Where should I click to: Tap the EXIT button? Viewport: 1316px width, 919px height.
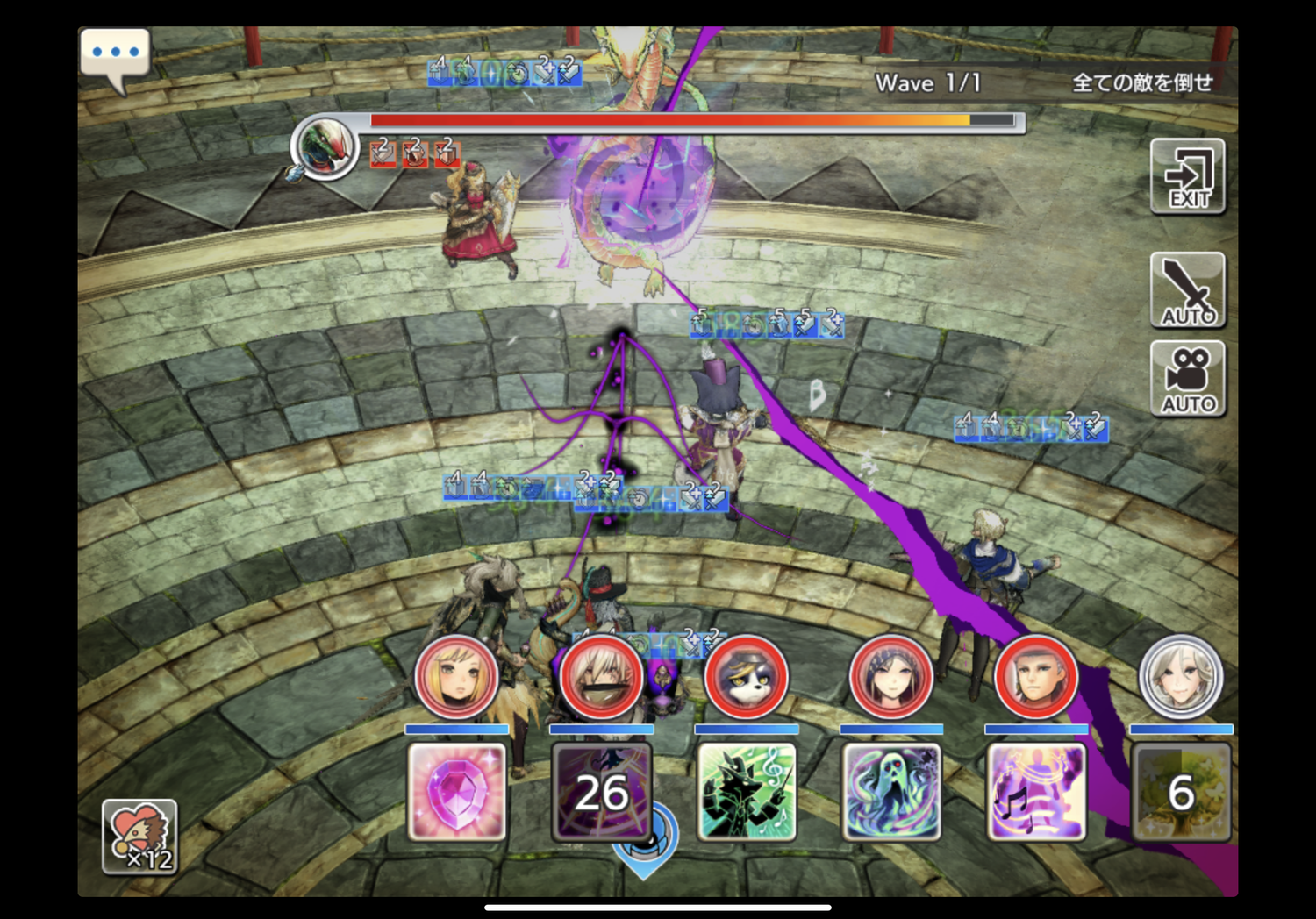[1188, 176]
